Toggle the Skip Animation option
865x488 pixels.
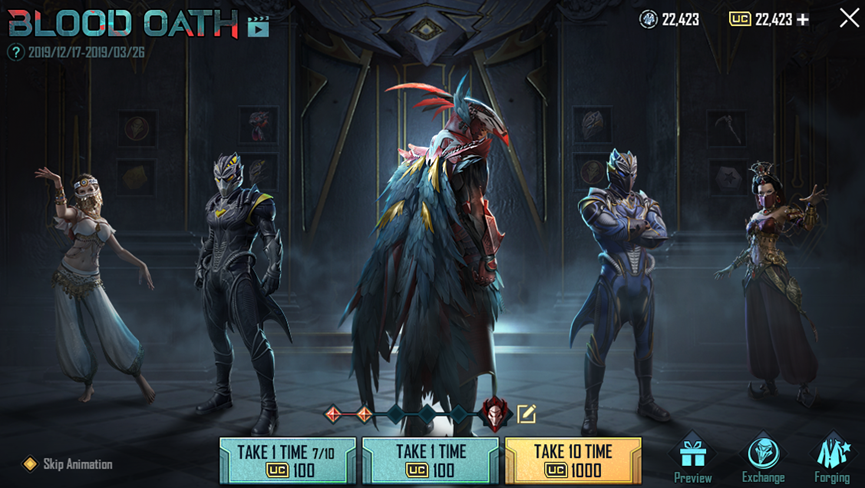point(30,464)
